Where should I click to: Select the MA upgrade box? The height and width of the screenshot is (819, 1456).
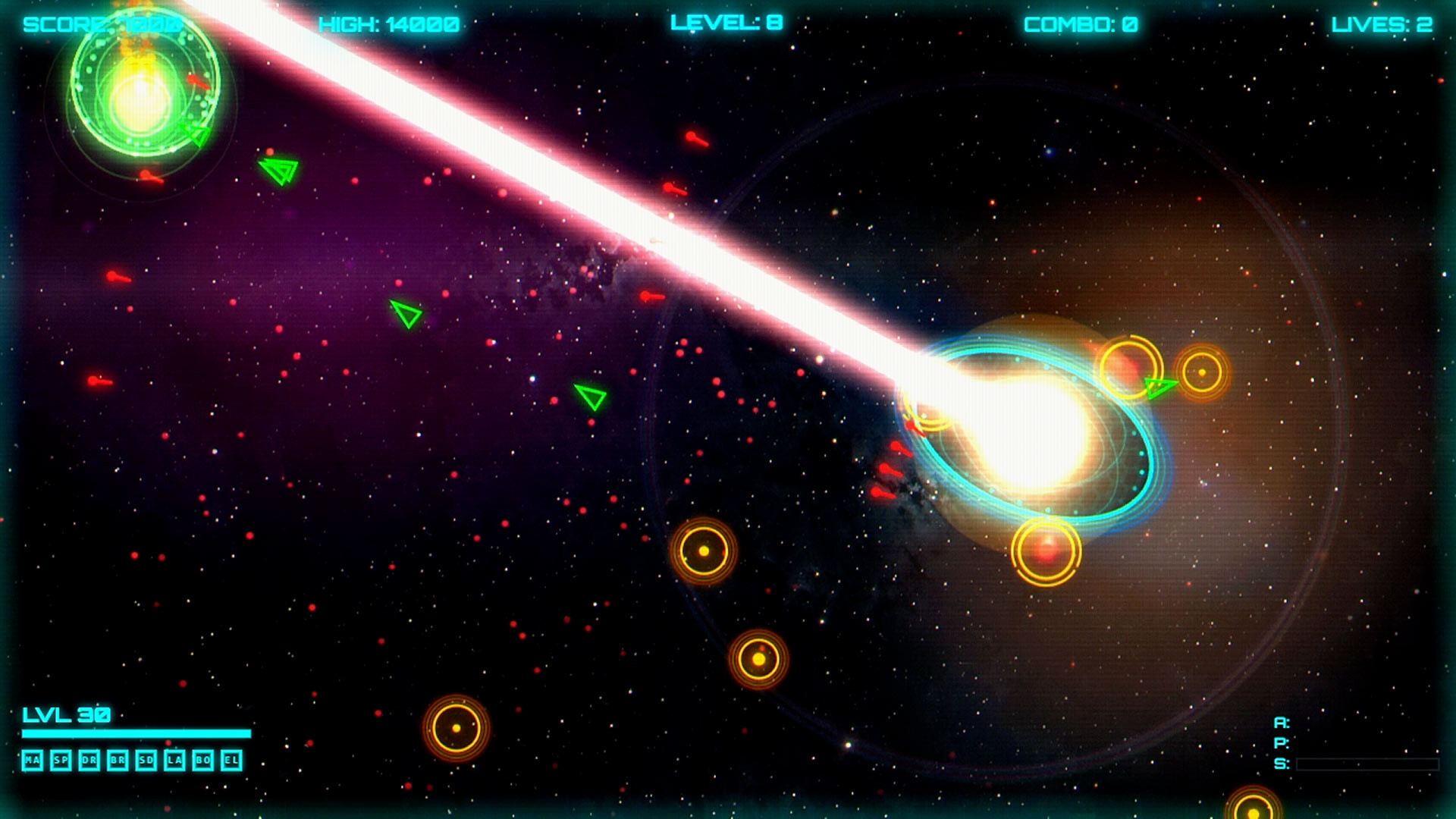tap(32, 760)
